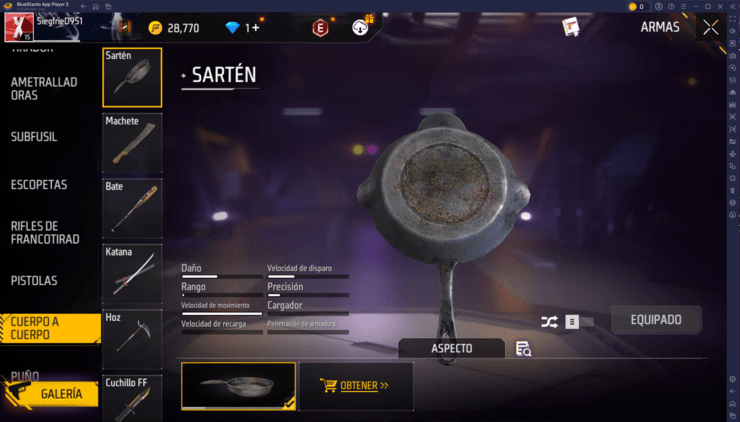This screenshot has width=740, height=422.
Task: Add diamonds with the plus button
Action: pos(255,28)
